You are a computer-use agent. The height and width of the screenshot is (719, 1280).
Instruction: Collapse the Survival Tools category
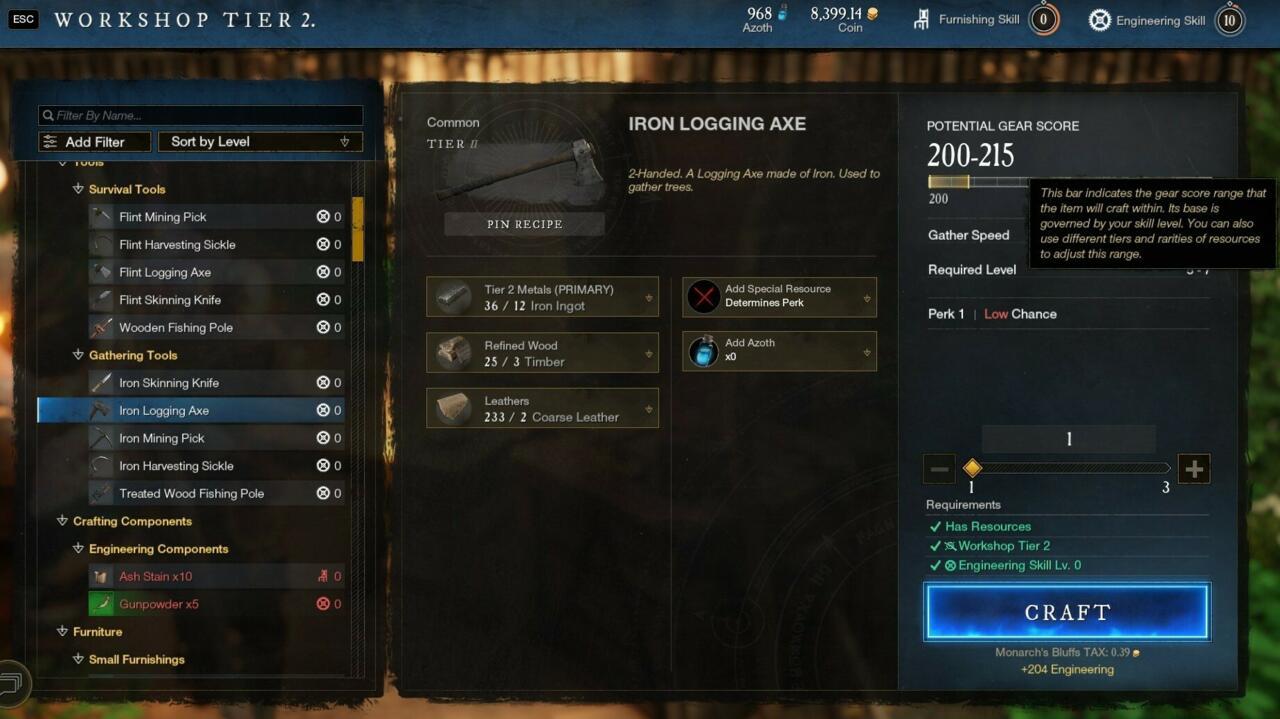tap(78, 189)
